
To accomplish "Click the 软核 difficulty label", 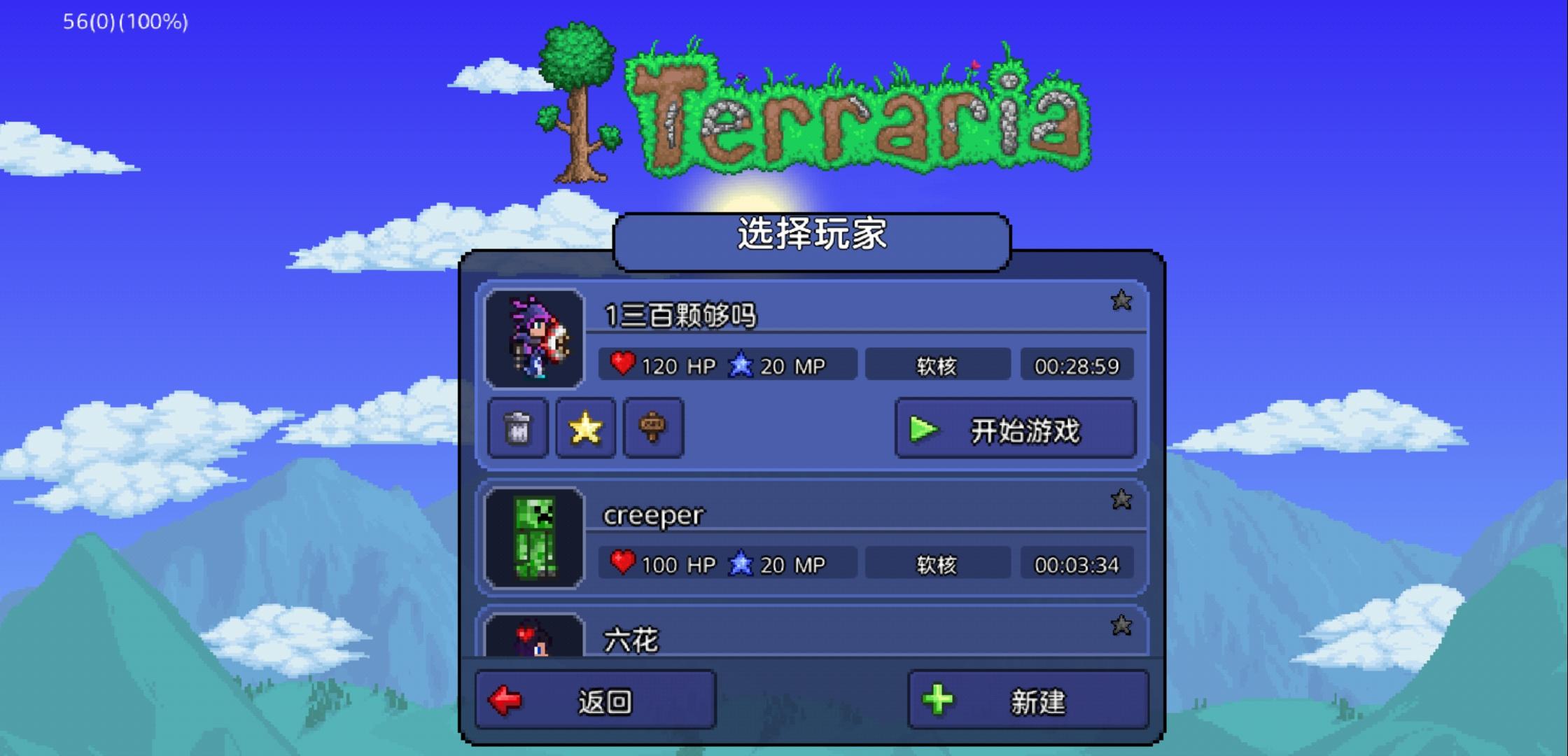I will 938,365.
